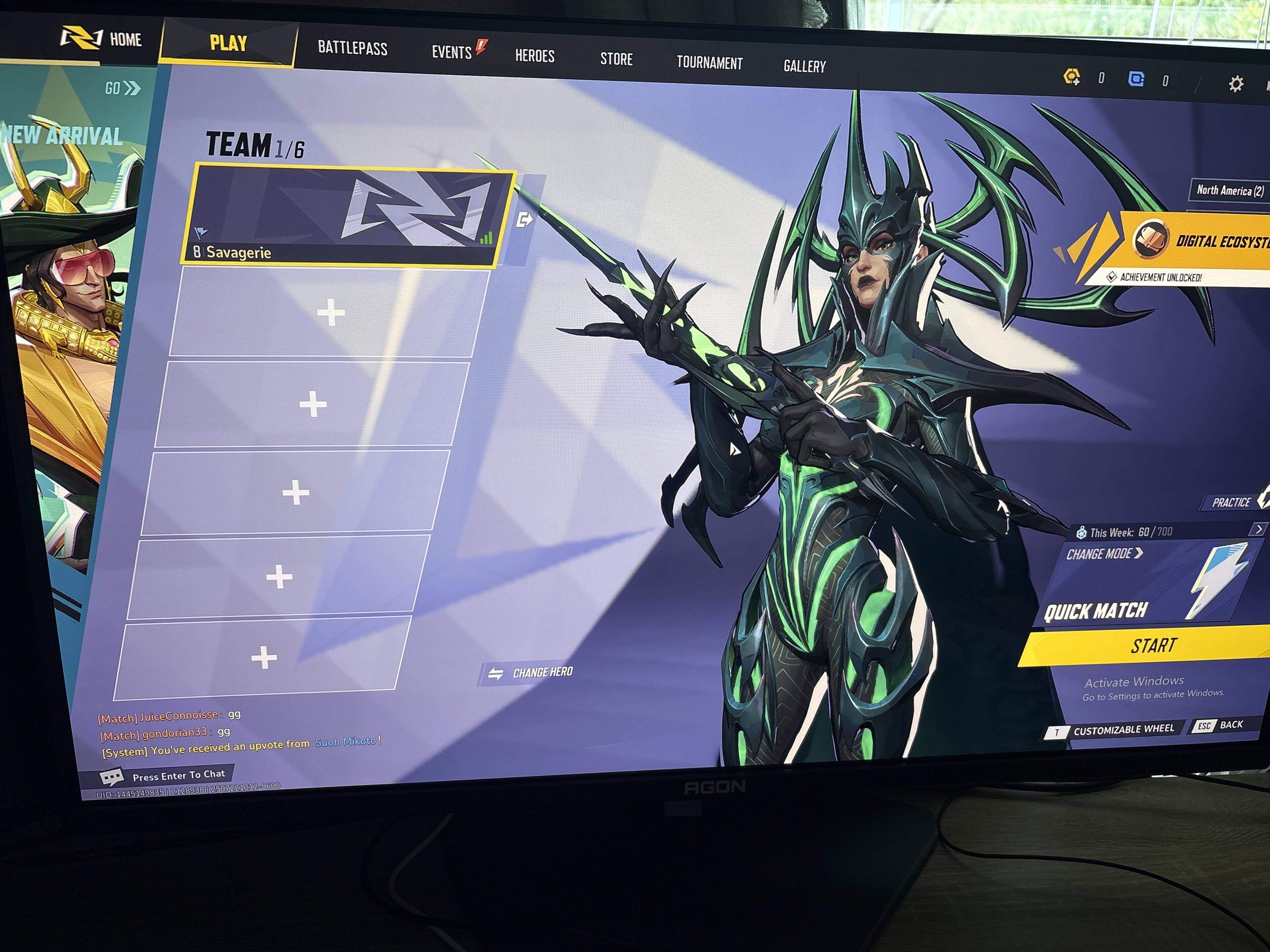This screenshot has width=1270, height=952.
Task: Expand the This Week progress arrow
Action: point(1258,529)
